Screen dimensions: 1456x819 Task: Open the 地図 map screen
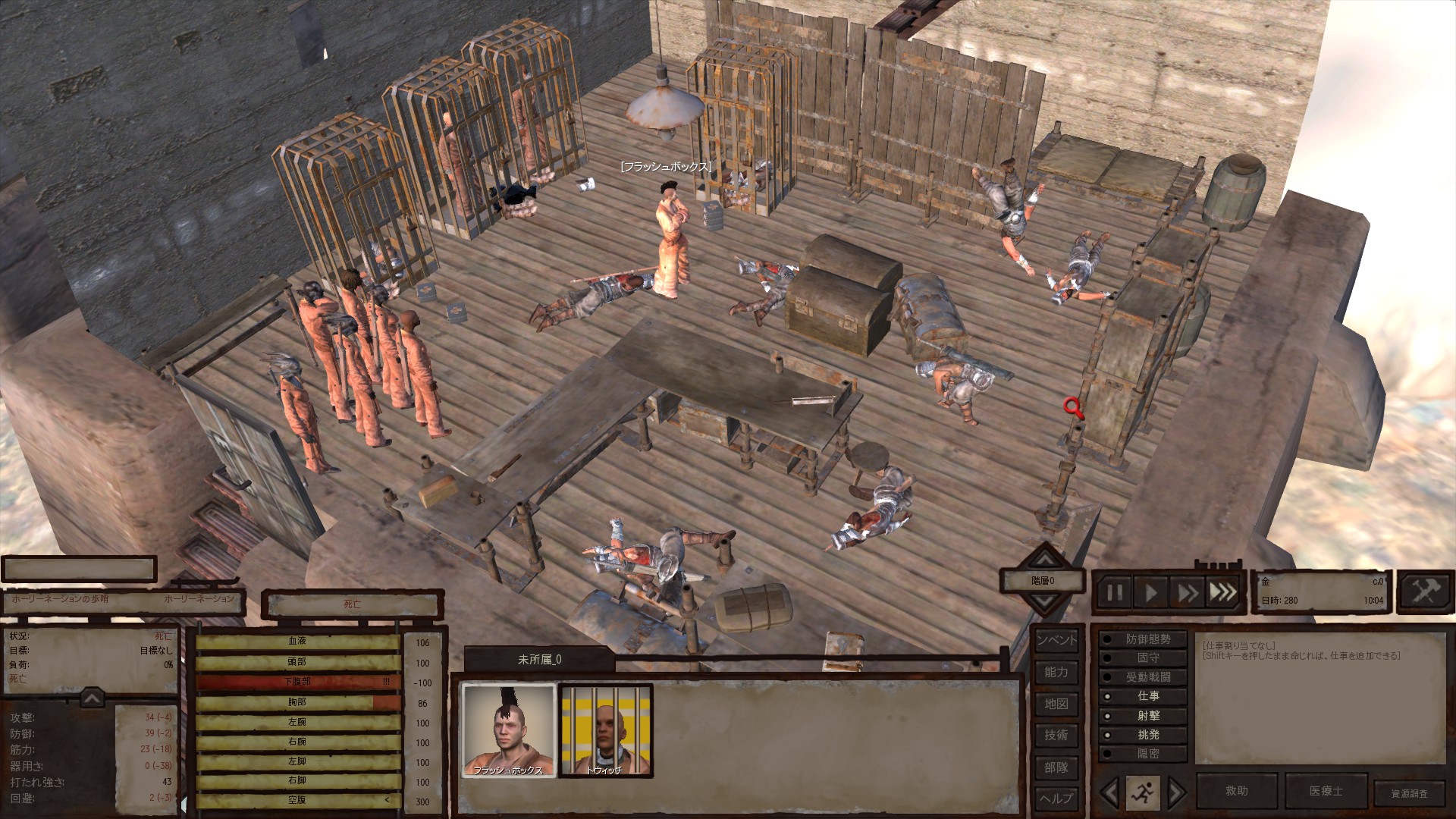[x=1056, y=704]
